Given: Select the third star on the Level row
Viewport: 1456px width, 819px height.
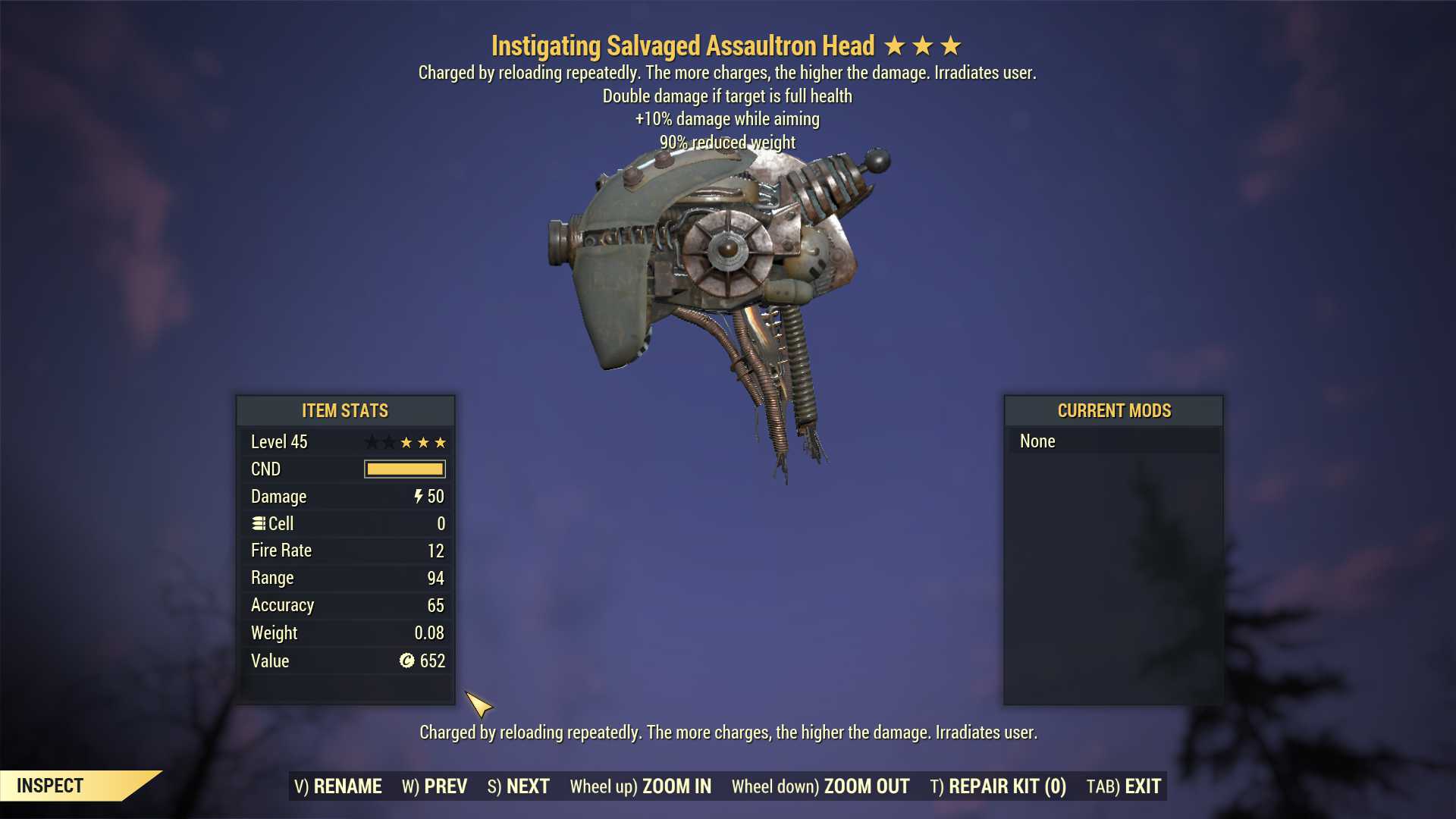Looking at the screenshot, I should coord(439,442).
